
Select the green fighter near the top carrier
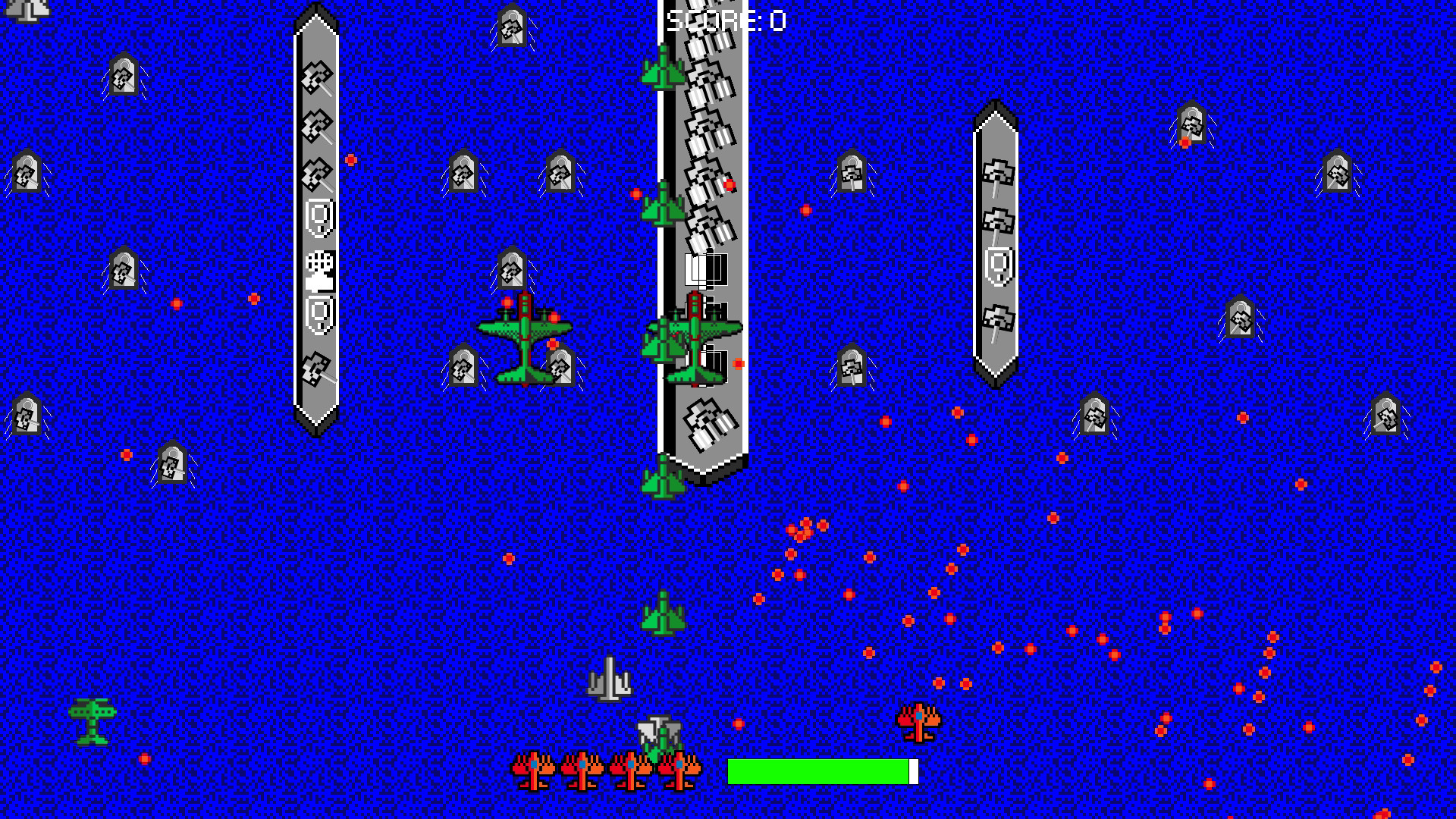pos(664,72)
